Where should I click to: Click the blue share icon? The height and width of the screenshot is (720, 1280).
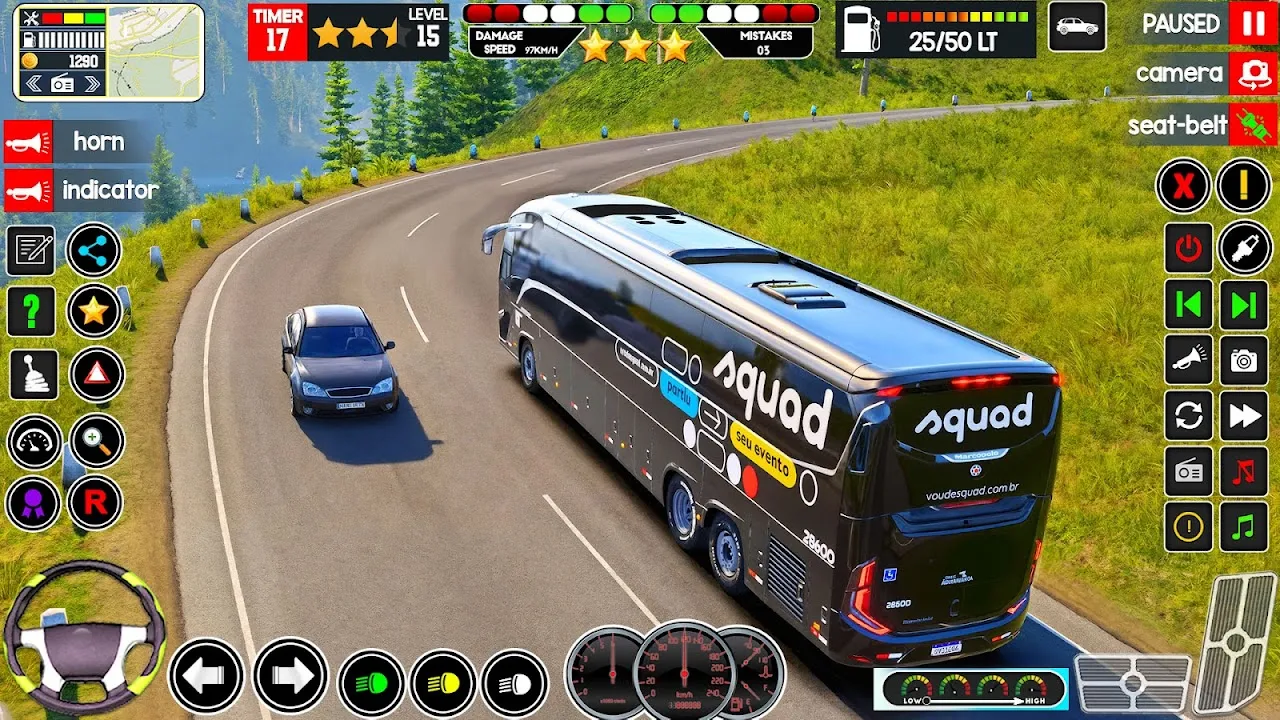tap(94, 250)
